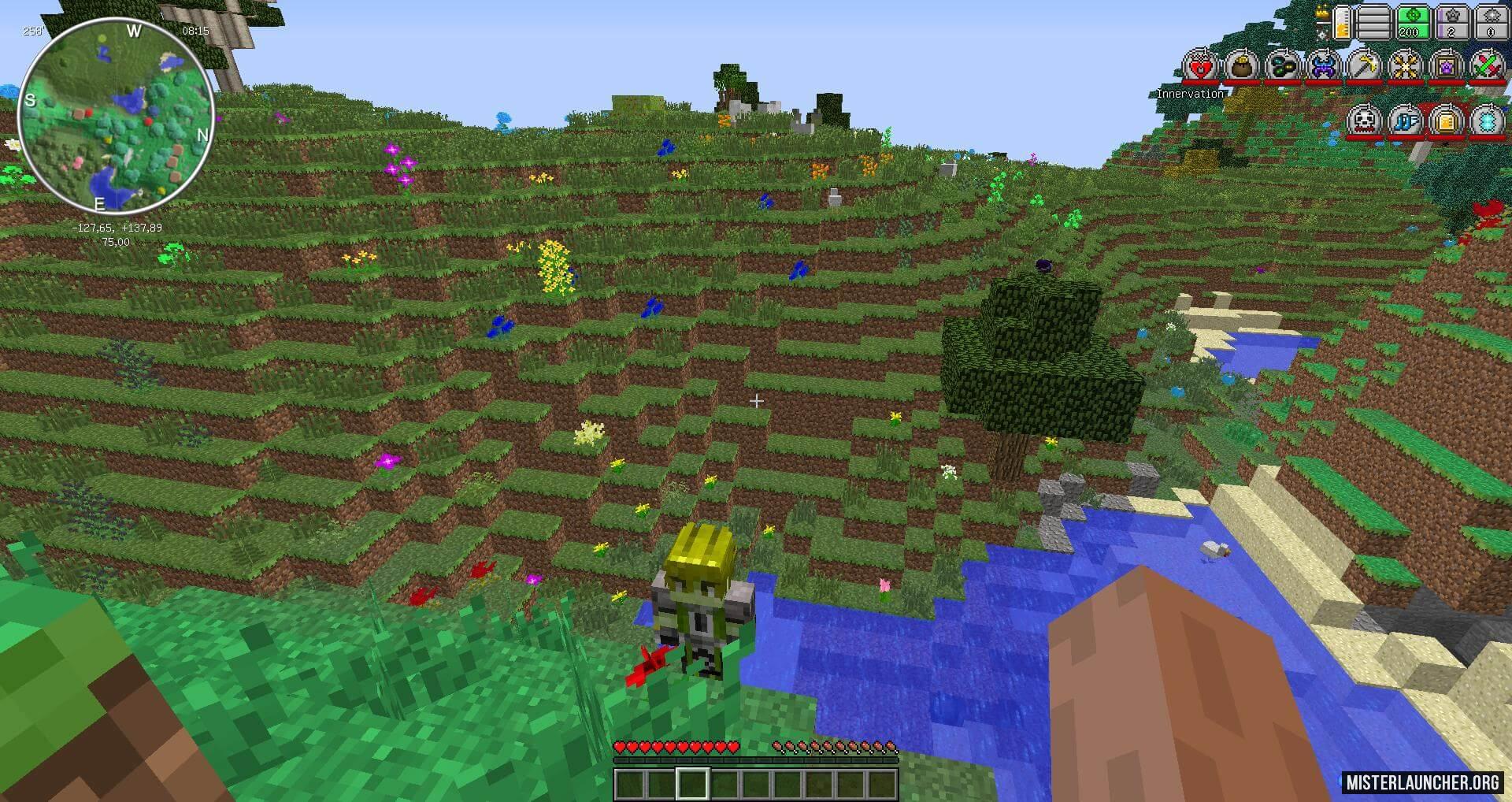Activate the brown gold sack skill icon
The height and width of the screenshot is (802, 1512).
coord(1242,67)
